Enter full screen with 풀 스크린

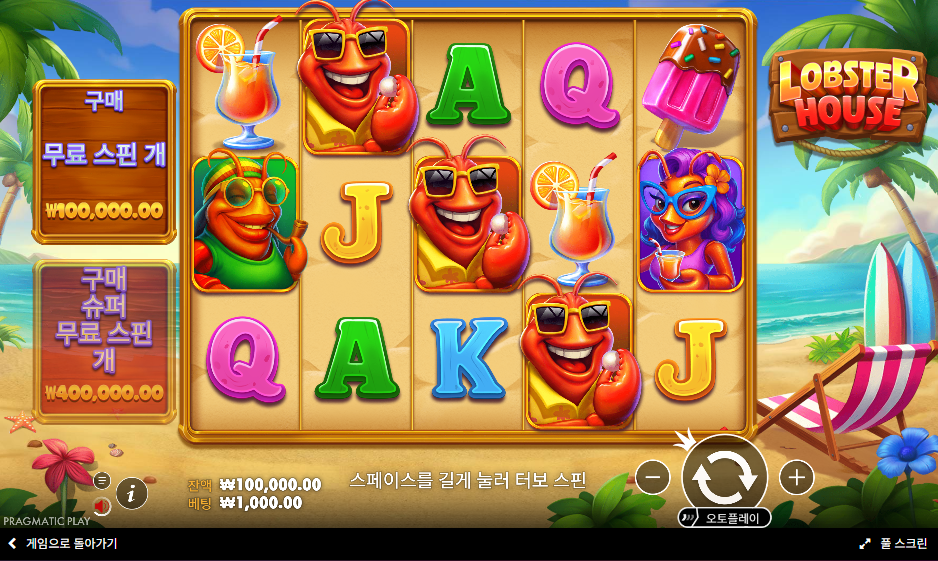coord(893,544)
